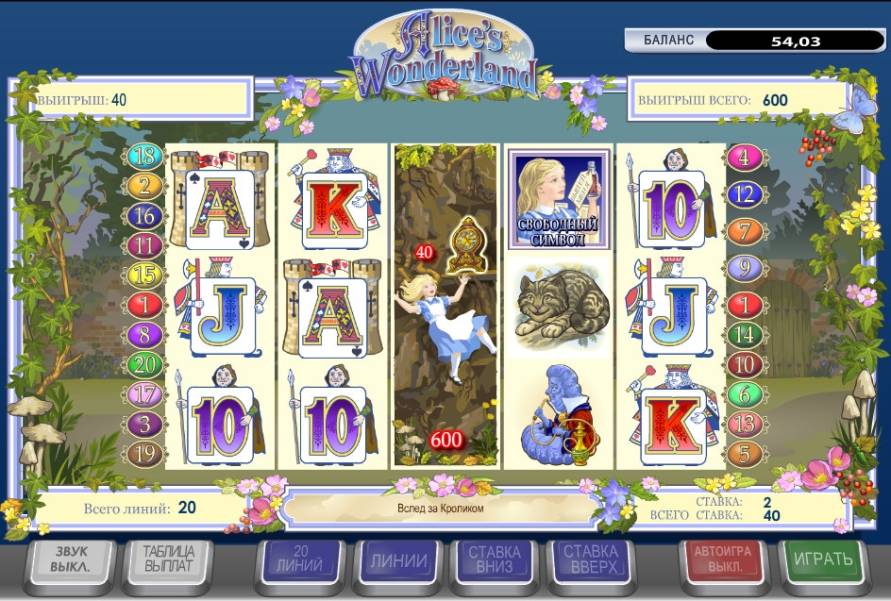Choose payline marker number 13
891x601 pixels.
(743, 424)
